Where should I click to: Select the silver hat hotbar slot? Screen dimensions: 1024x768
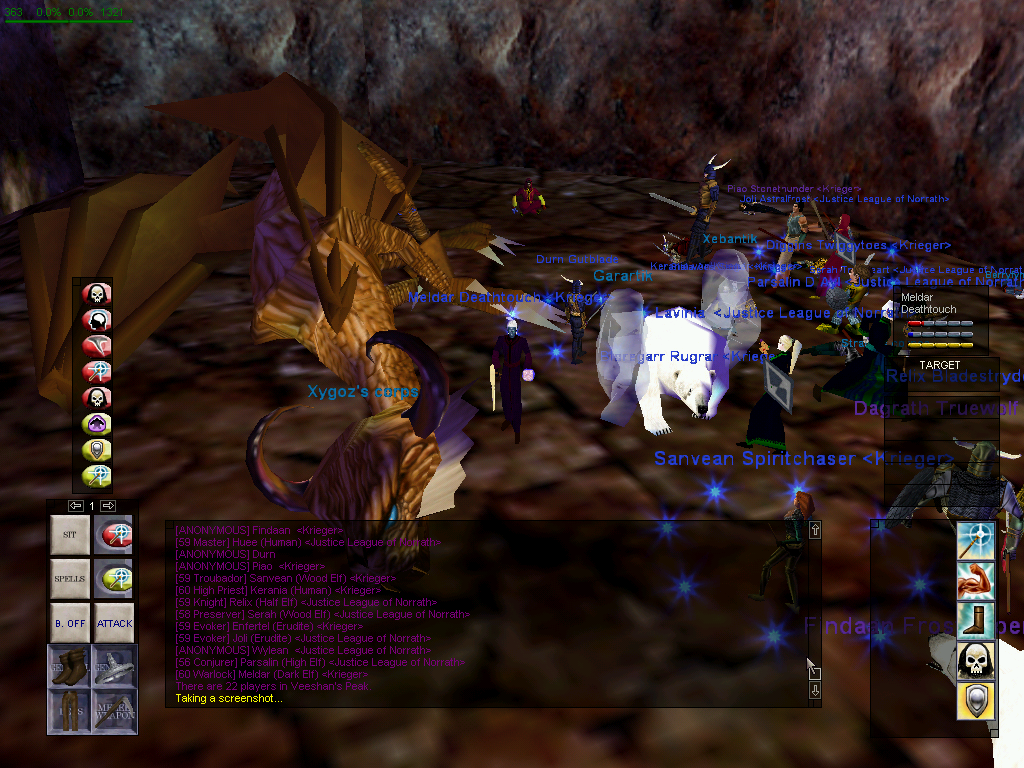[114, 666]
